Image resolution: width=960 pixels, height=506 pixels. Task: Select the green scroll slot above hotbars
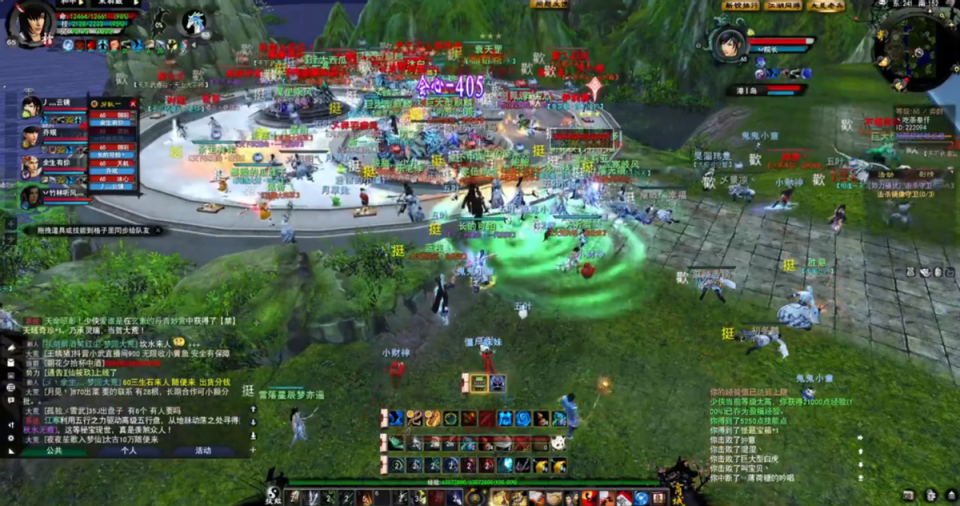tap(480, 383)
